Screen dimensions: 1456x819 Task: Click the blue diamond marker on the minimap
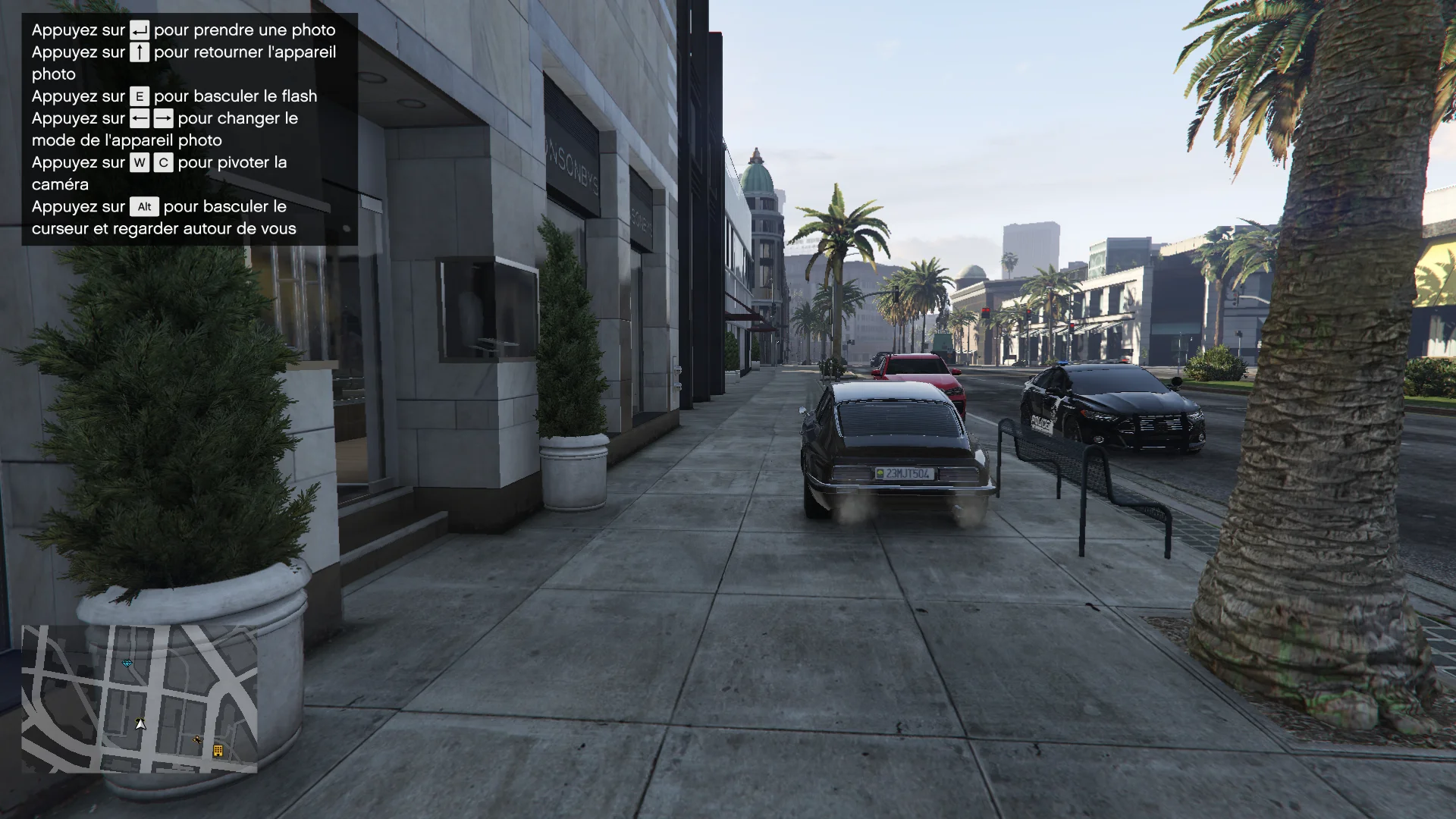click(127, 664)
